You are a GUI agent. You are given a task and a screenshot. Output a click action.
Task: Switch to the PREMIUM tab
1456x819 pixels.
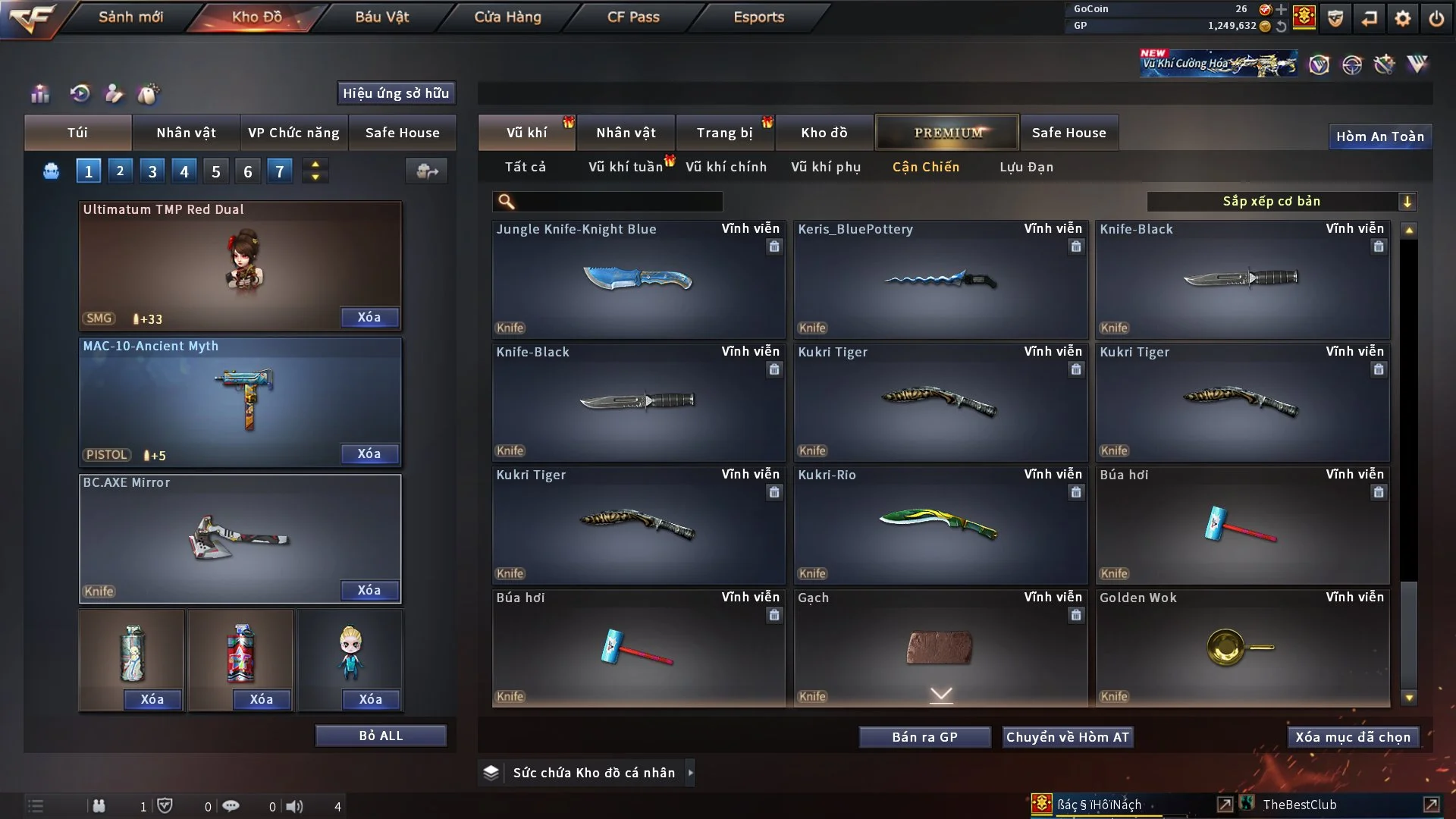[x=947, y=132]
